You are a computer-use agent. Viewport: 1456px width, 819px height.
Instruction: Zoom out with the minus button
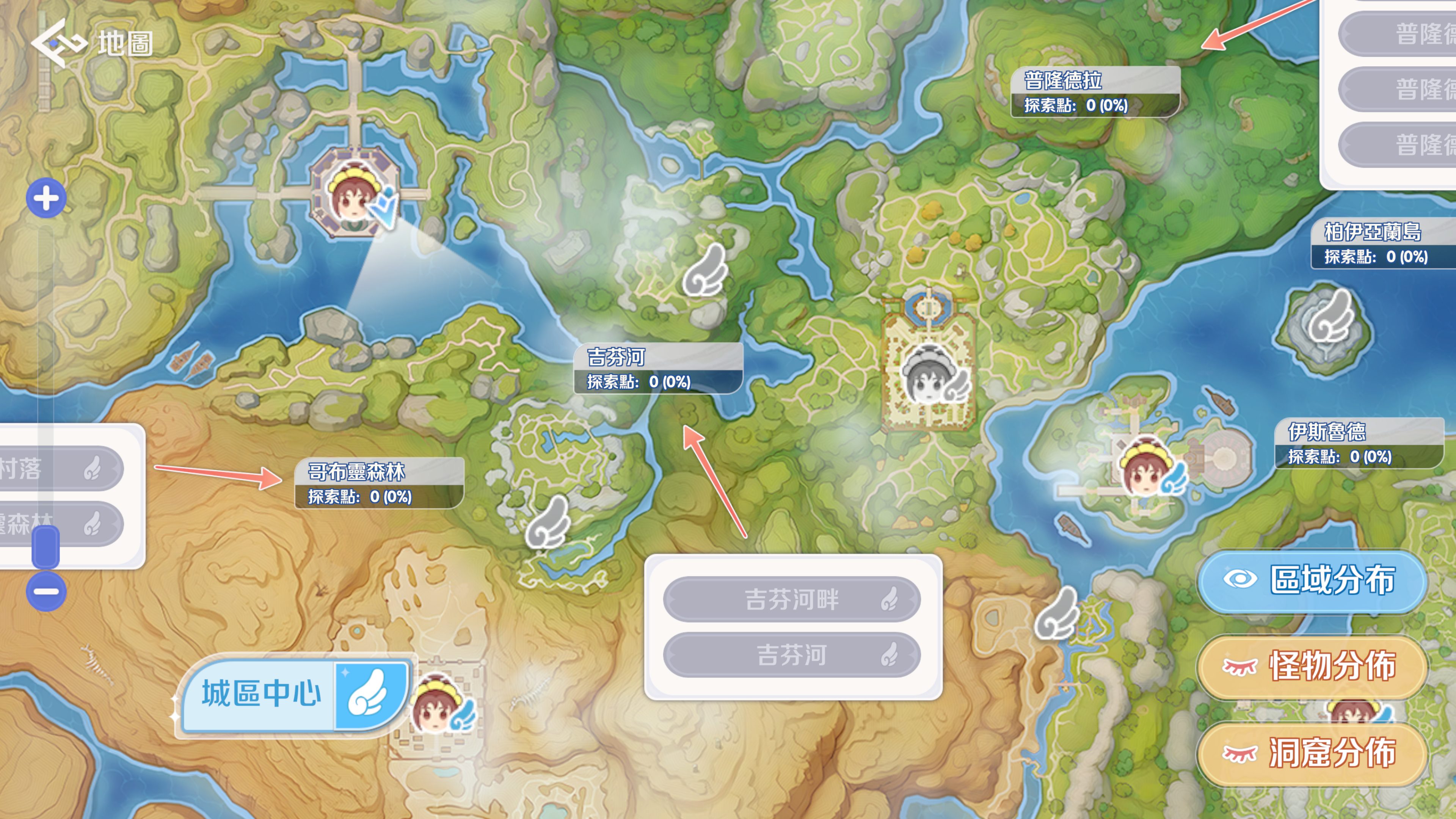[46, 592]
